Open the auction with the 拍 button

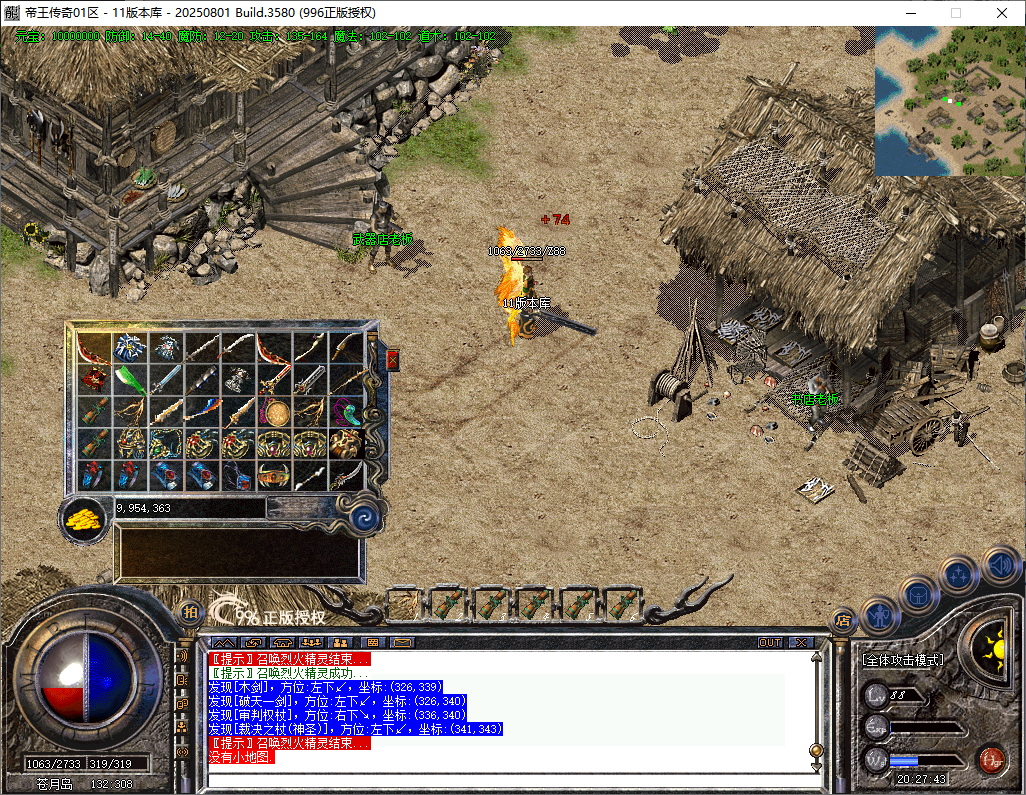[x=189, y=611]
